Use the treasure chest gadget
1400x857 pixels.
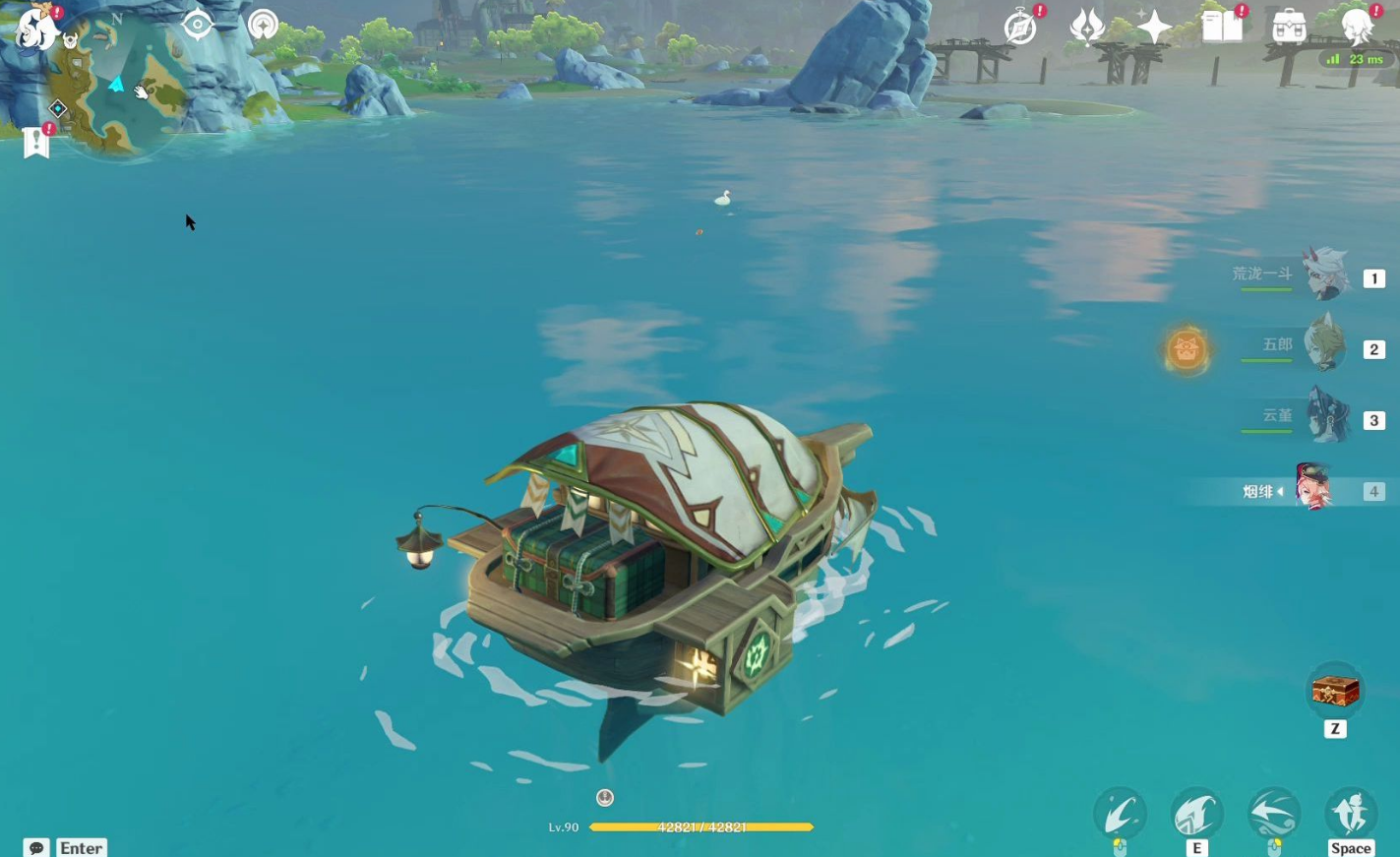pos(1335,692)
